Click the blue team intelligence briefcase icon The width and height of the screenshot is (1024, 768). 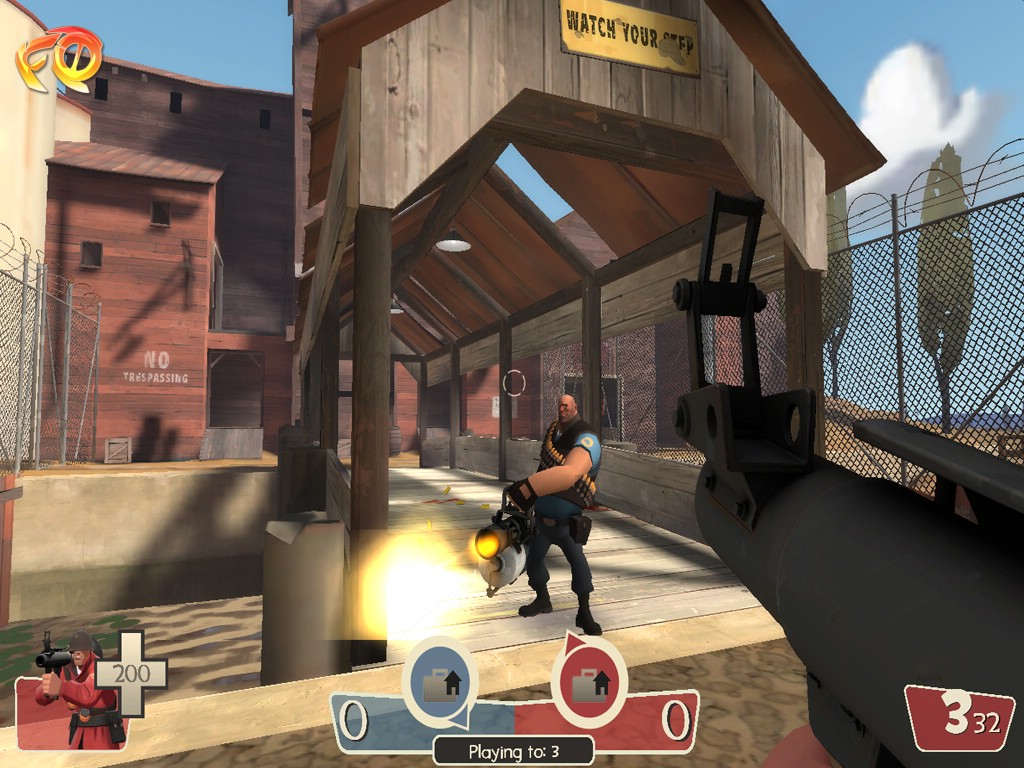440,684
